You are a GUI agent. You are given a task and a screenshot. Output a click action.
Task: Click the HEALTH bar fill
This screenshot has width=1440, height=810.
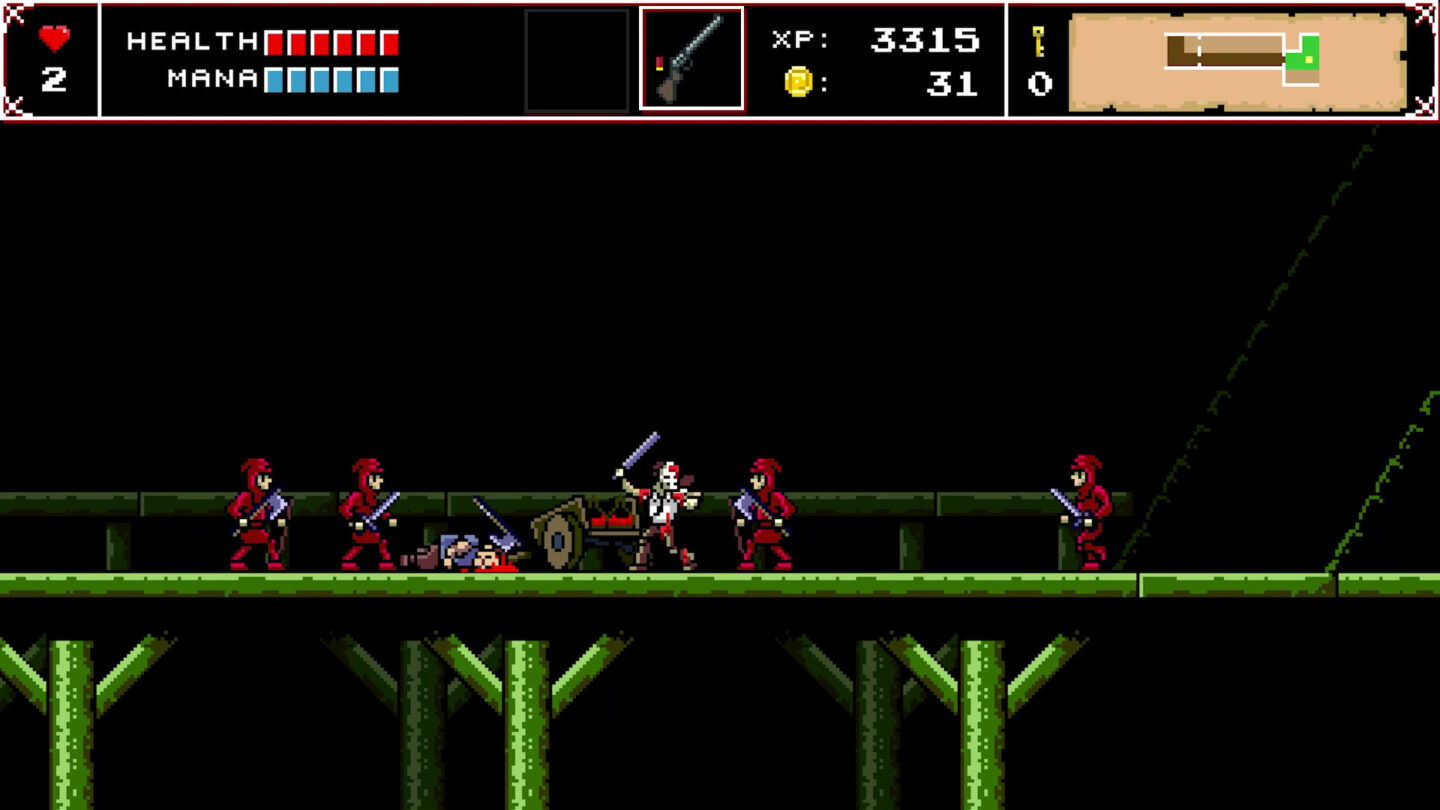330,41
